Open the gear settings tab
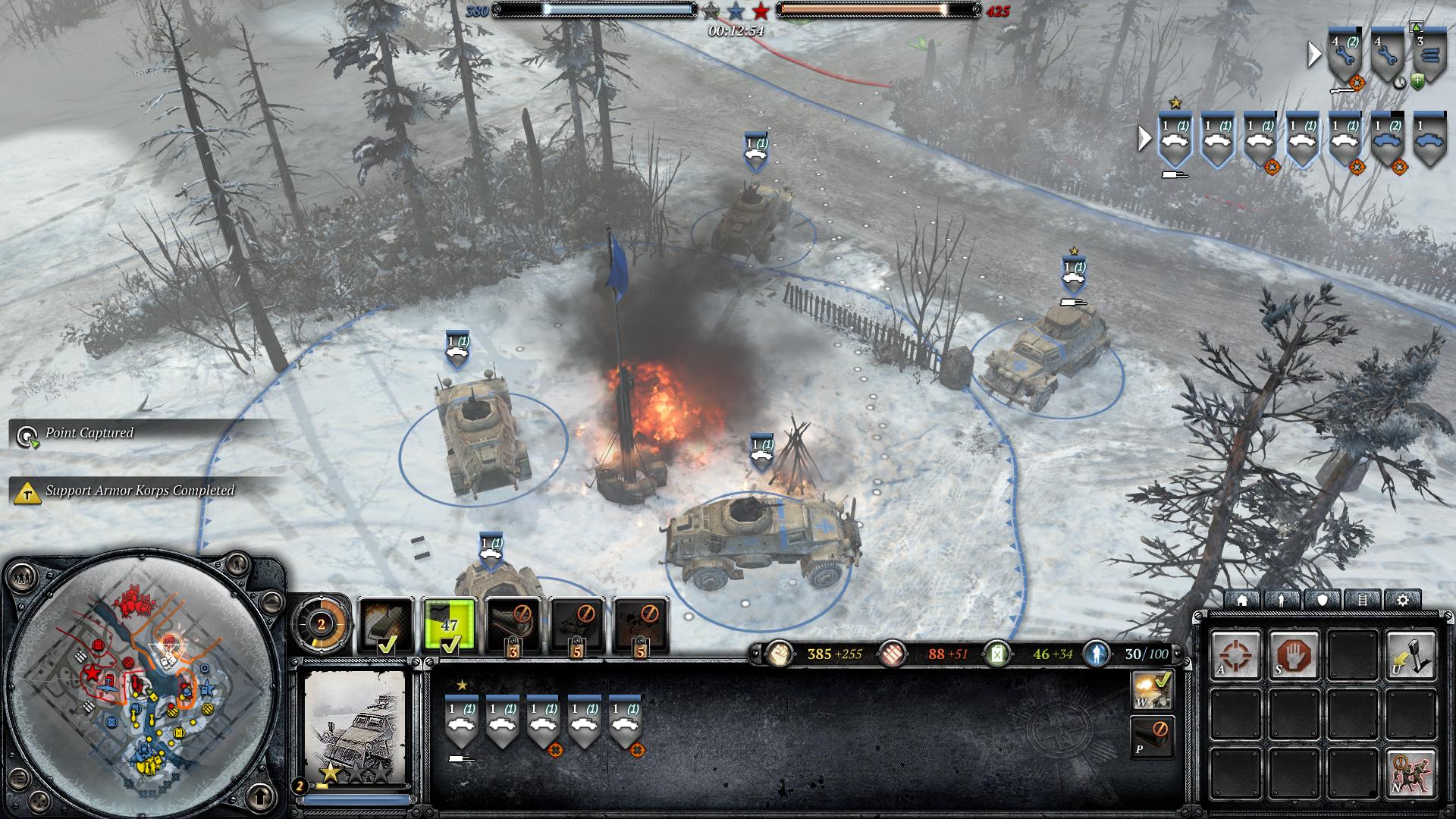 pos(1403,600)
